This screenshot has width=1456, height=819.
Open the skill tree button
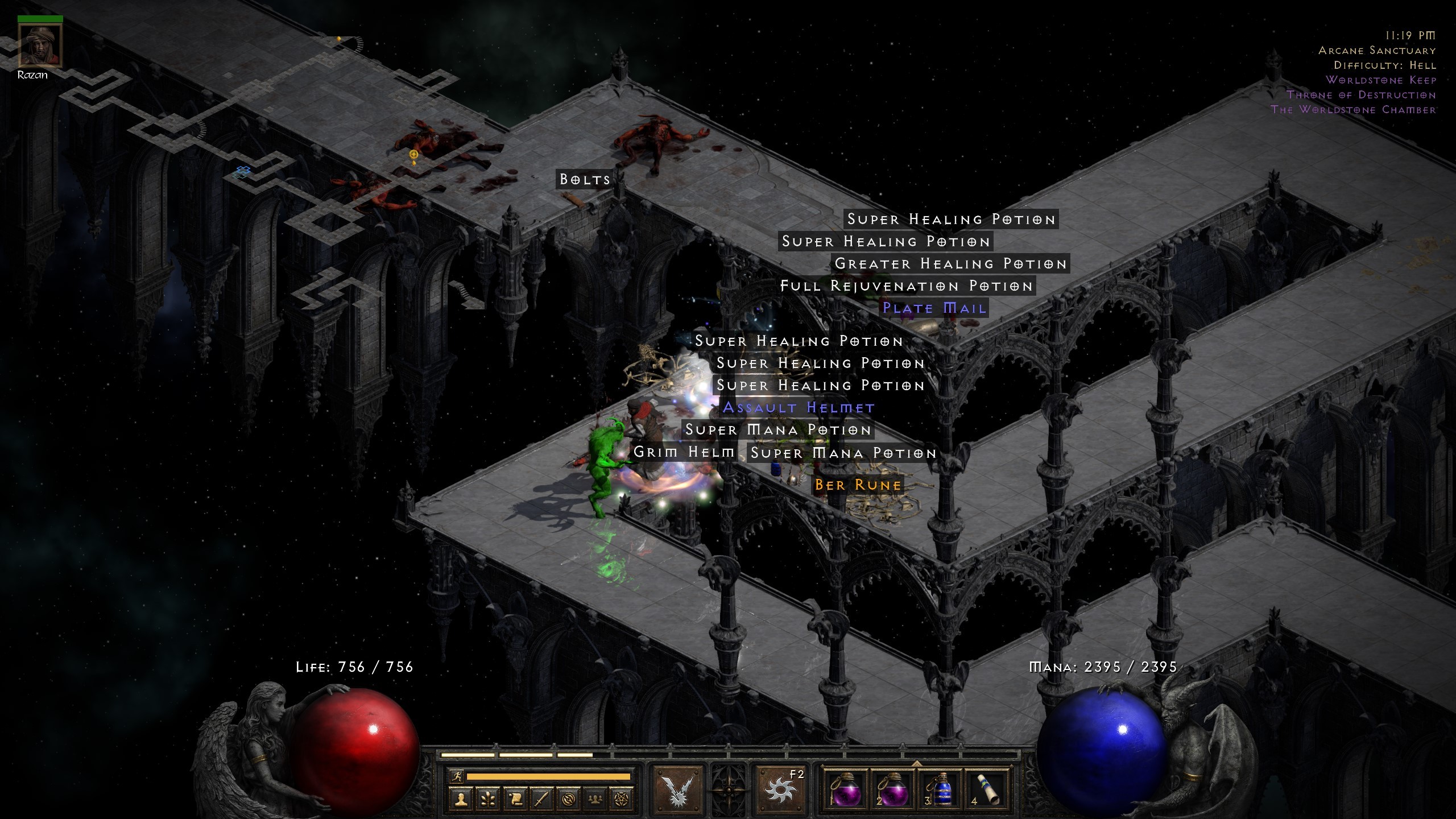[x=488, y=799]
